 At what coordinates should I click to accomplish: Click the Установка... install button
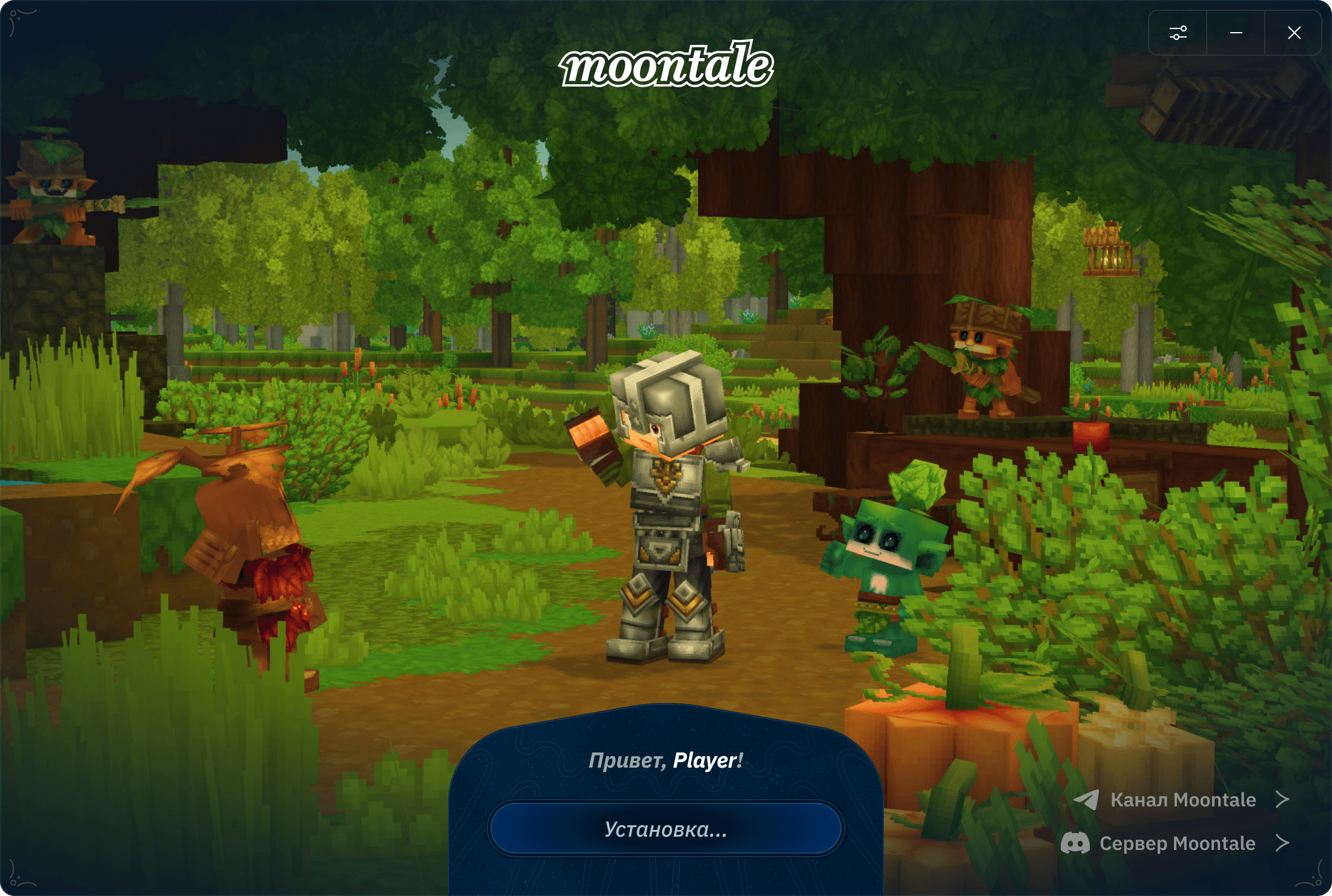click(665, 829)
